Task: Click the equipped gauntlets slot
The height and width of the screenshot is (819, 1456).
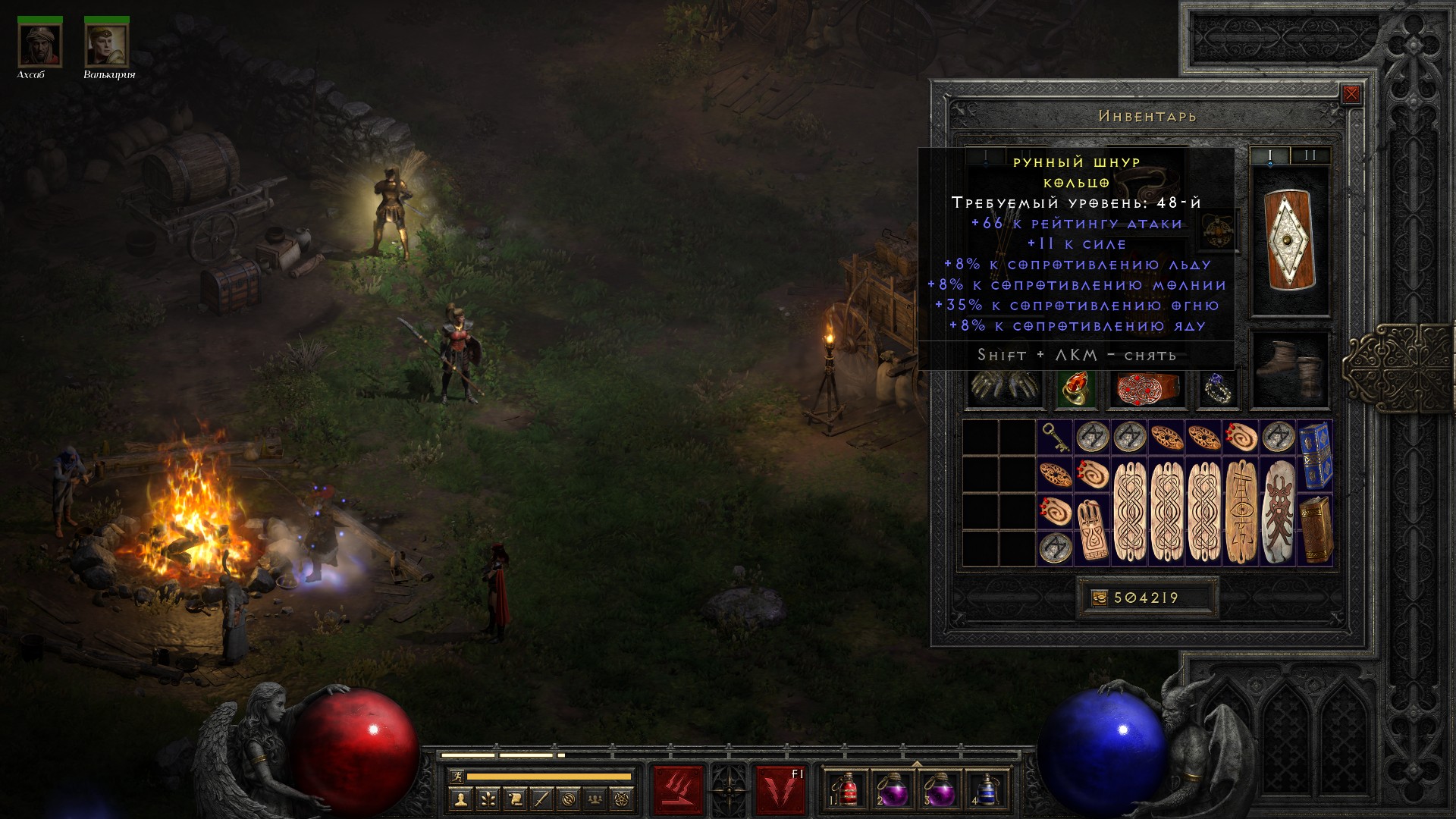Action: (1003, 388)
